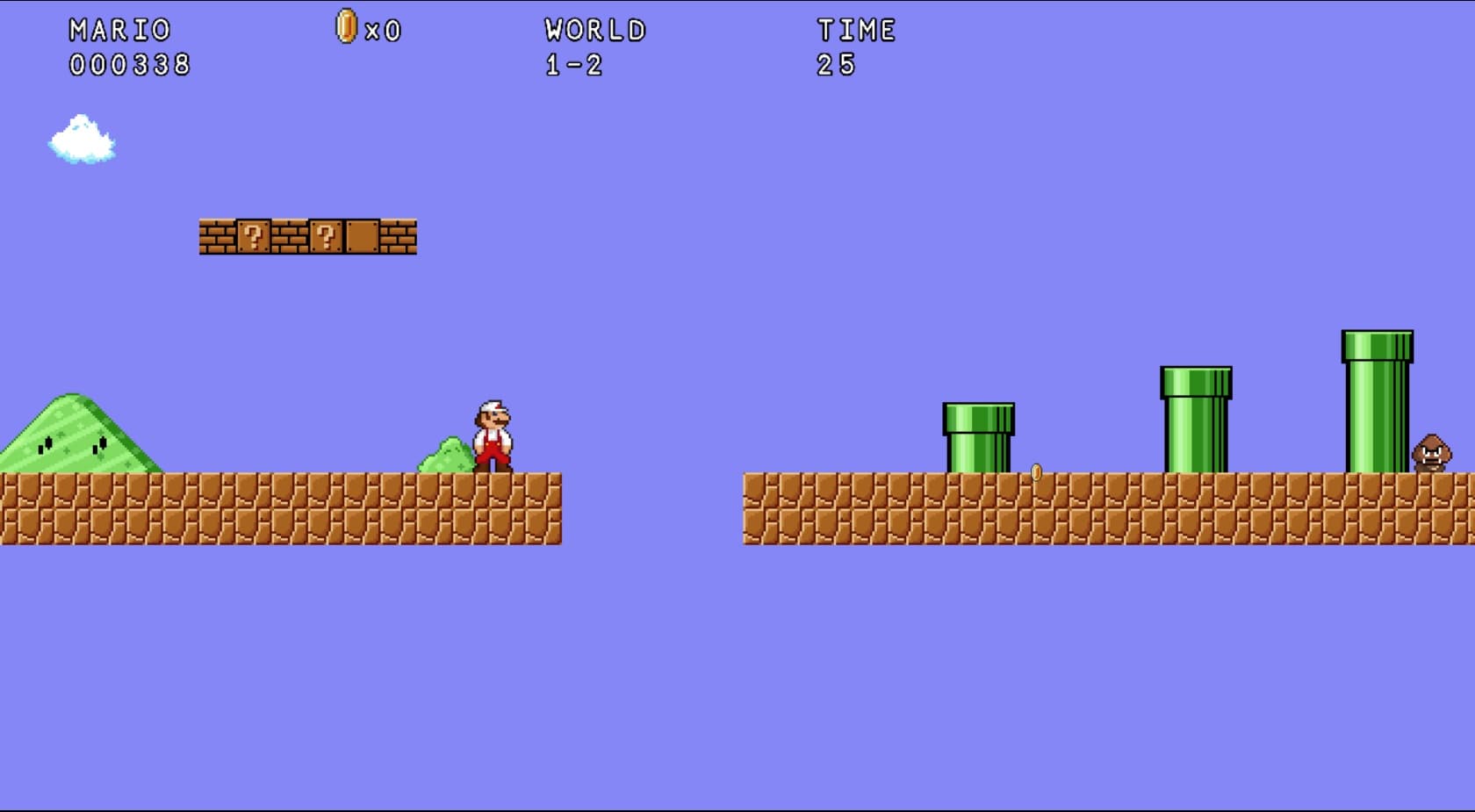
Task: Click the shortest green pipe
Action: pyautogui.click(x=977, y=435)
